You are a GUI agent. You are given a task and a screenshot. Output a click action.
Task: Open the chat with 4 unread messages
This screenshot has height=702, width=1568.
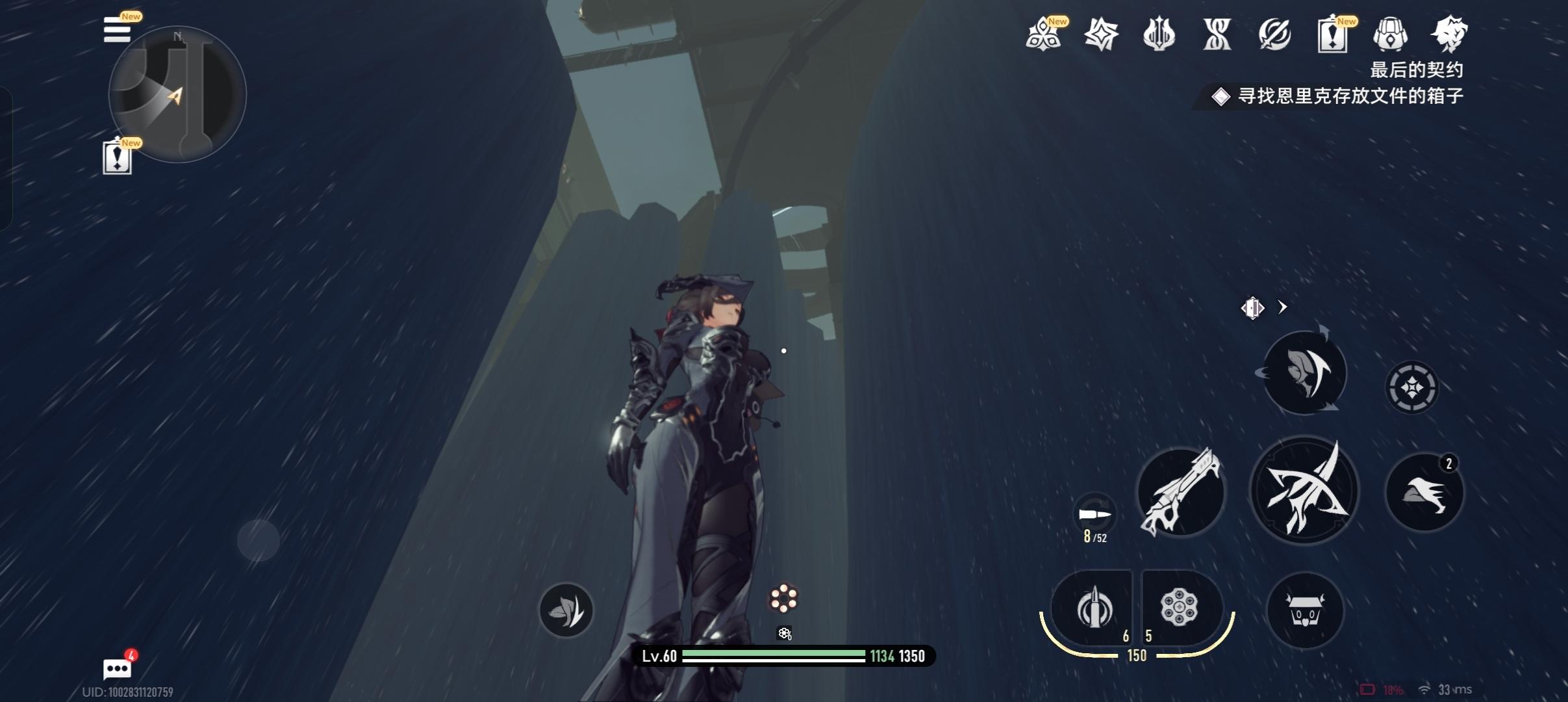[118, 668]
